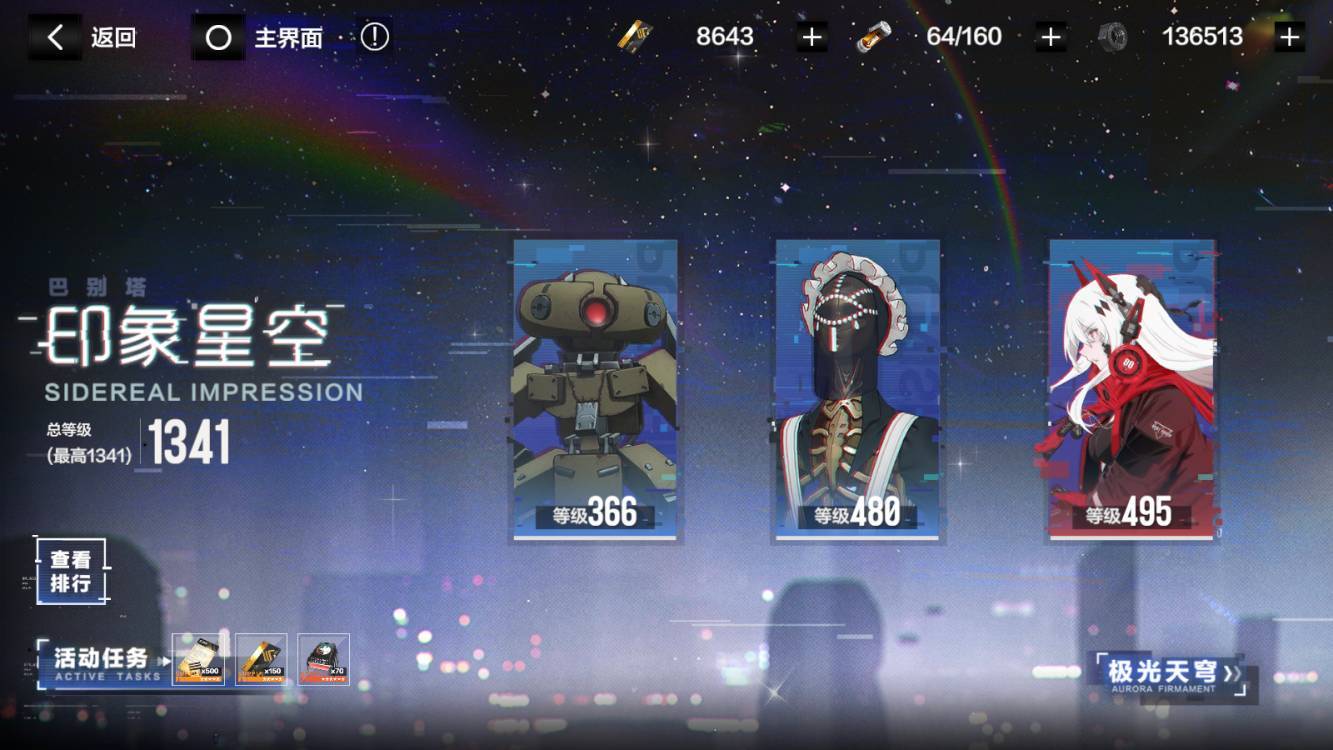The image size is (1333, 750).
Task: Click the plus next to the 8643 currency
Action: [x=811, y=35]
